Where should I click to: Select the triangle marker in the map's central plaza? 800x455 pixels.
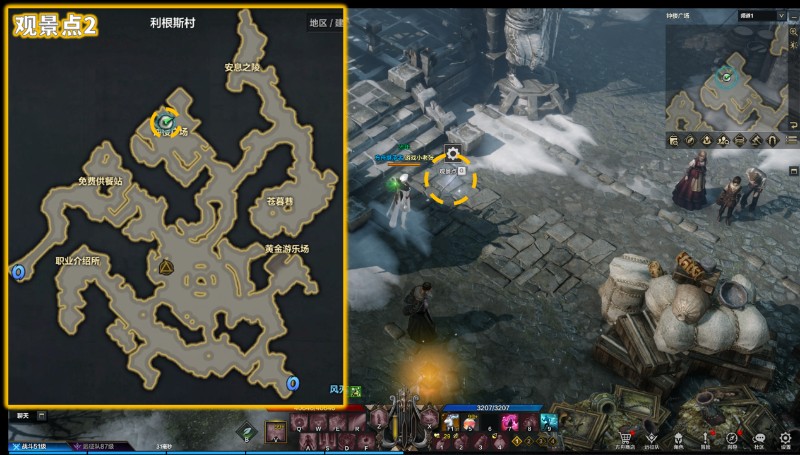coord(166,267)
